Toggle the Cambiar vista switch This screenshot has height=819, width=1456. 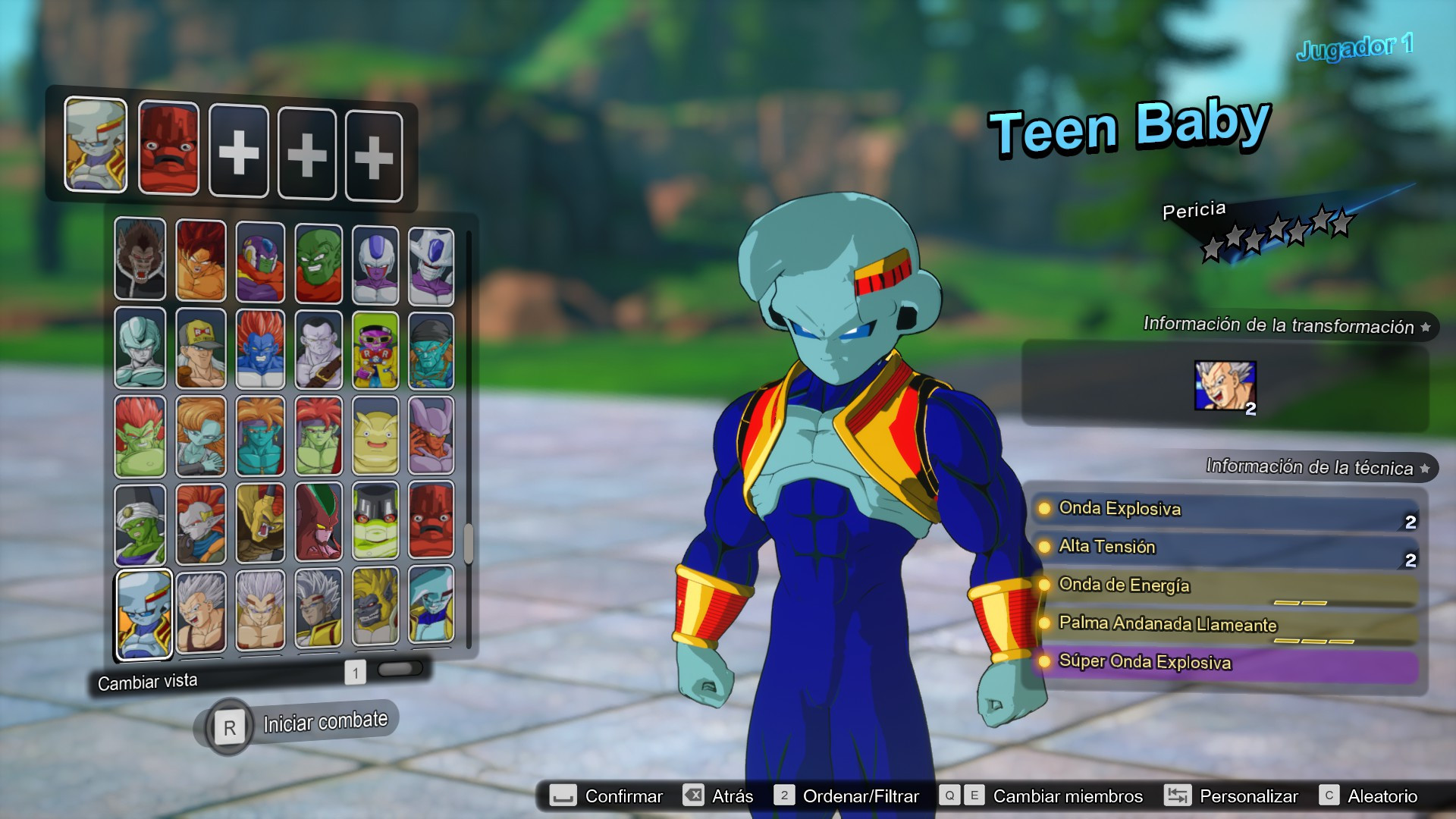[x=400, y=670]
